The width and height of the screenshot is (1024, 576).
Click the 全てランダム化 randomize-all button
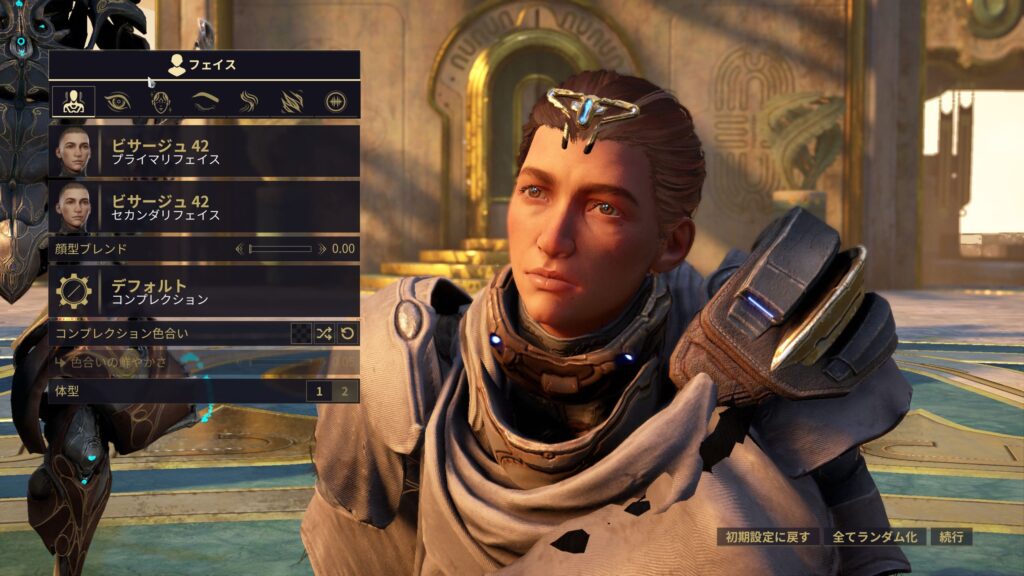point(875,537)
